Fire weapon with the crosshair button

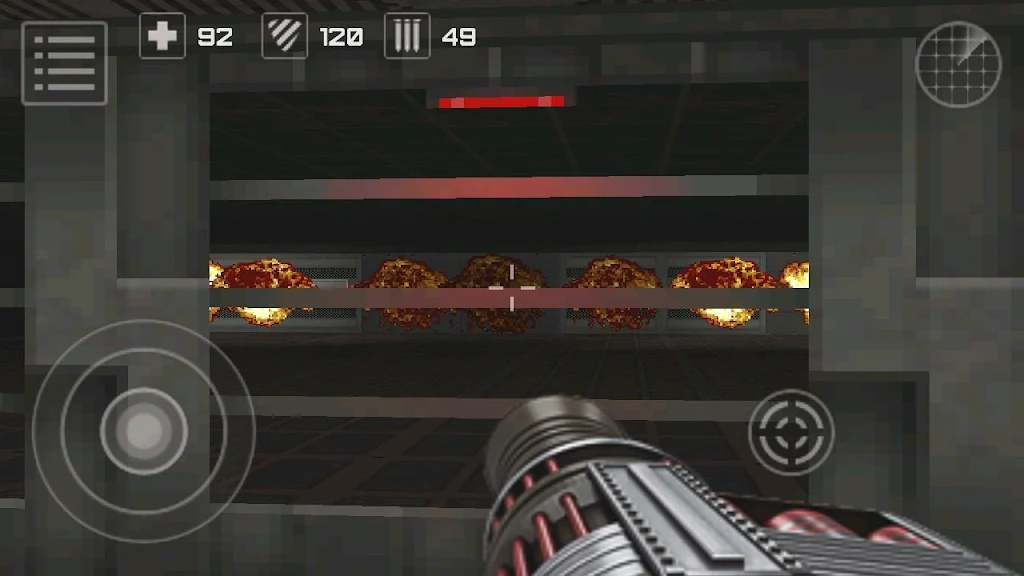[x=791, y=432]
